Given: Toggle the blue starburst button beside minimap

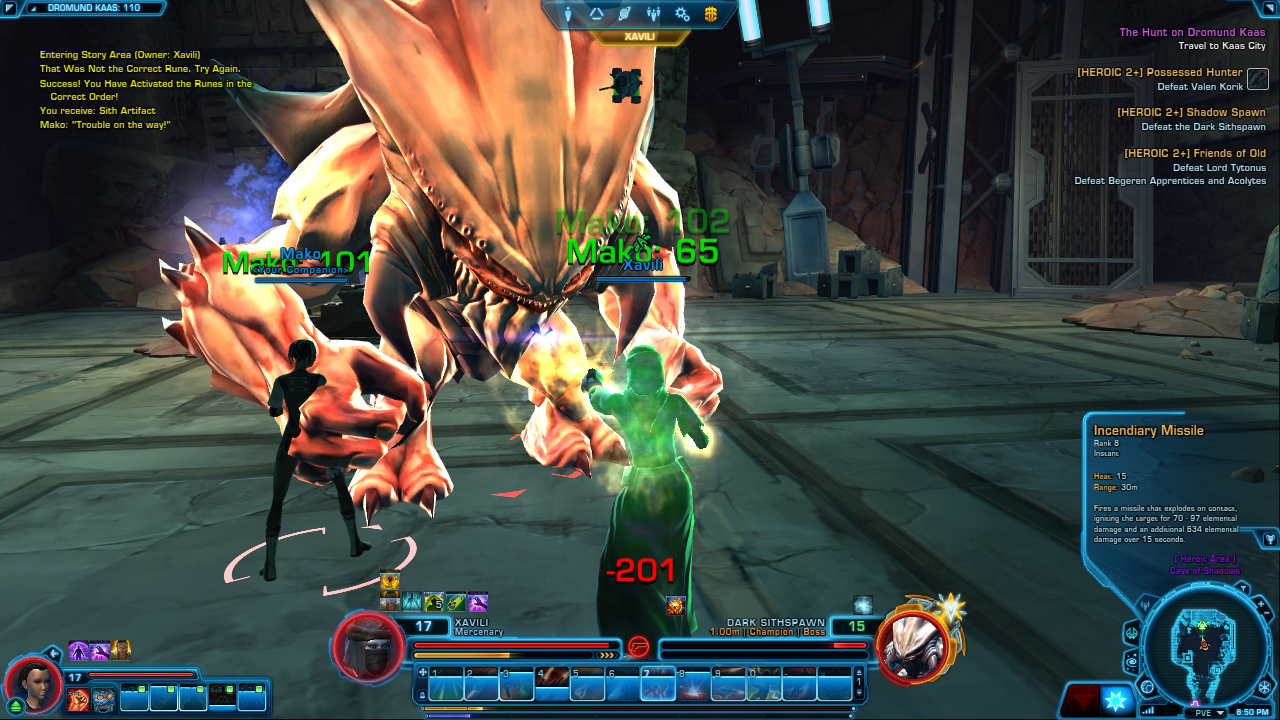Looking at the screenshot, I should (1115, 699).
